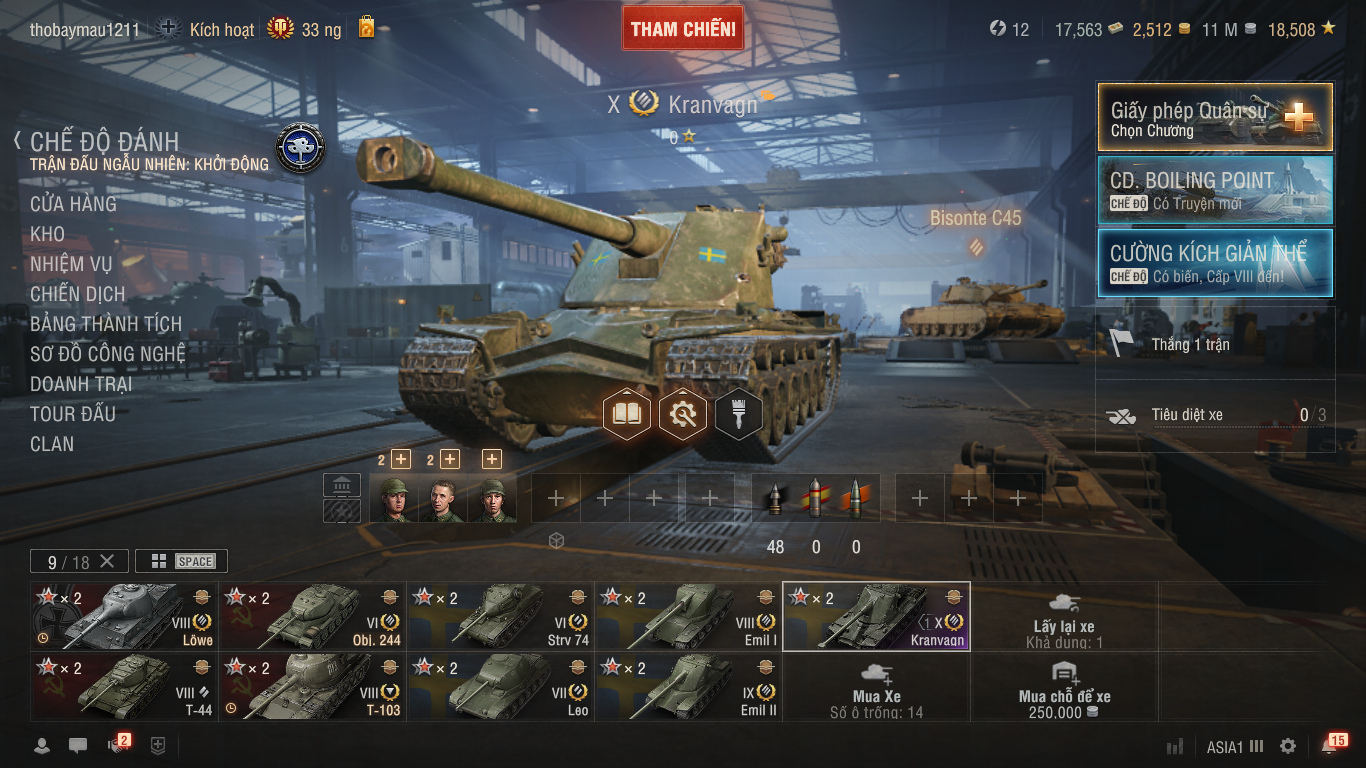This screenshot has width=1366, height=768.
Task: Open BẢNG THÀNH TÍCH achievements menu
Action: click(106, 324)
